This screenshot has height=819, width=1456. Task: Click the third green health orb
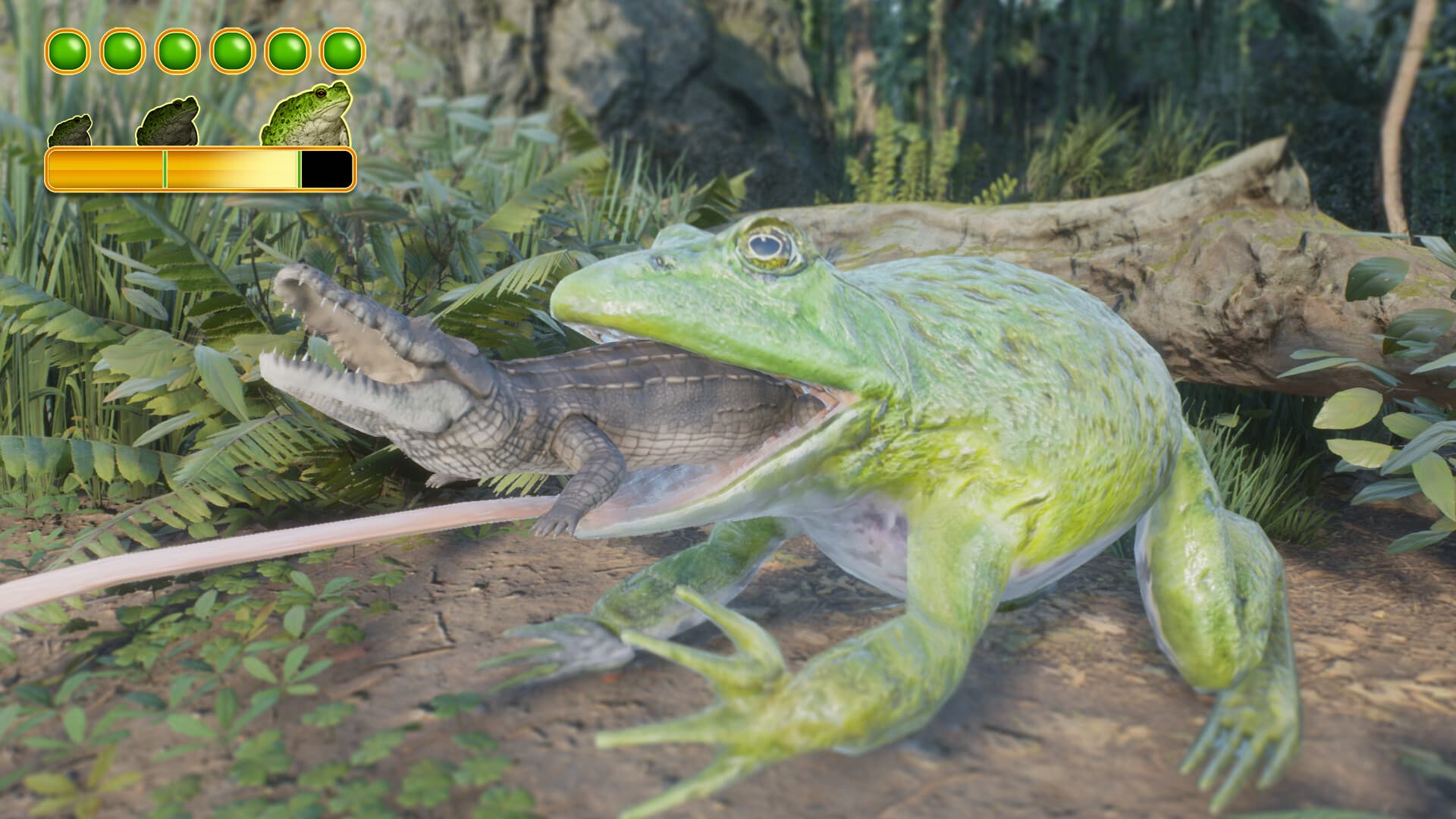tap(176, 52)
